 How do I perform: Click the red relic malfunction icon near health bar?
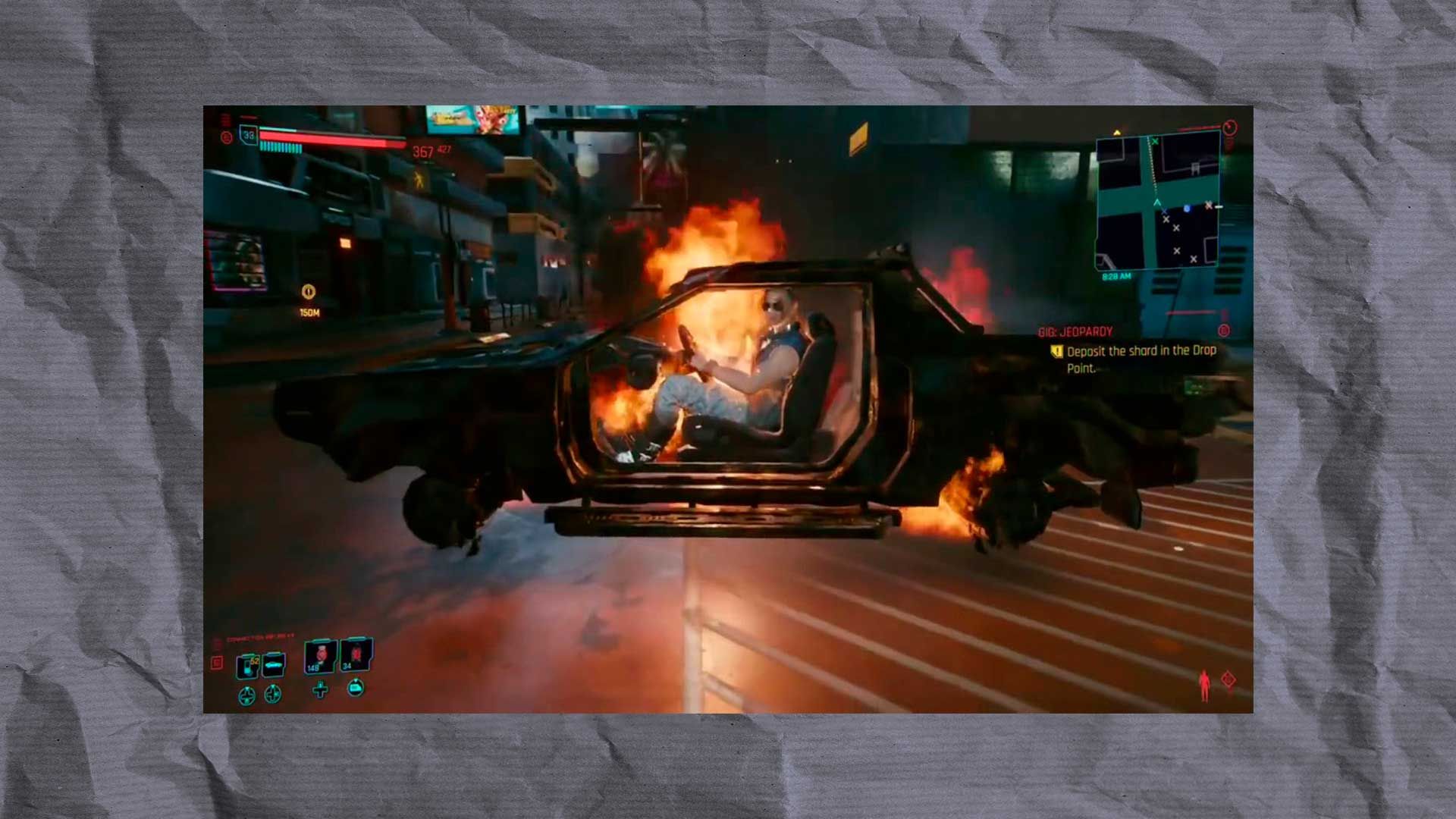[227, 137]
